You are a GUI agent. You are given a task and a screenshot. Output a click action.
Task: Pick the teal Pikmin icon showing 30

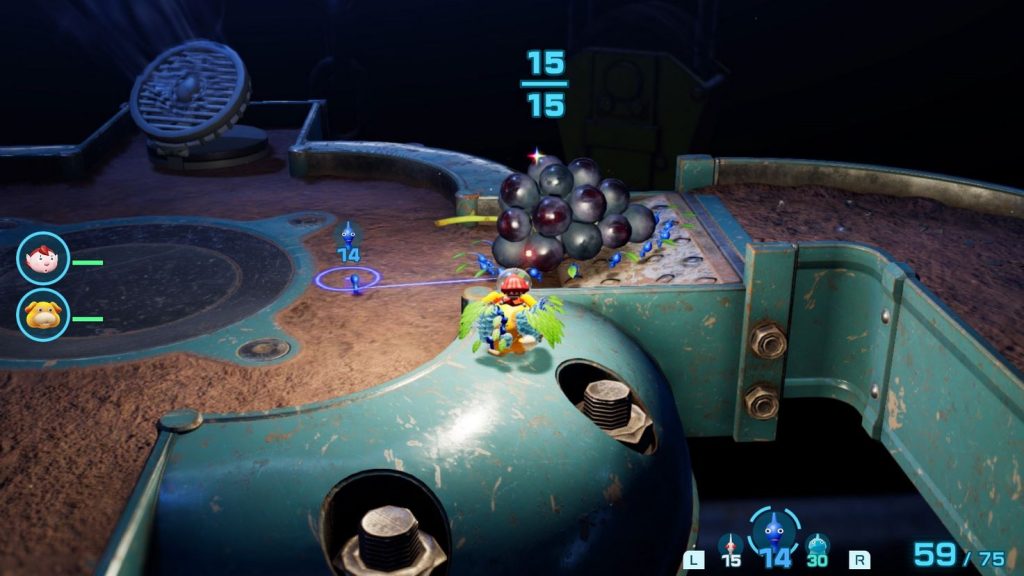click(817, 546)
